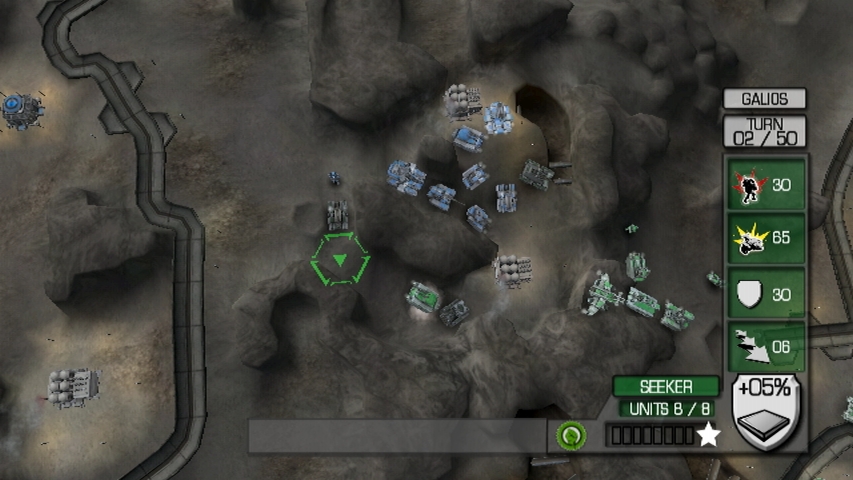Select the infantry attack stat tile
This screenshot has width=853, height=480.
[766, 184]
